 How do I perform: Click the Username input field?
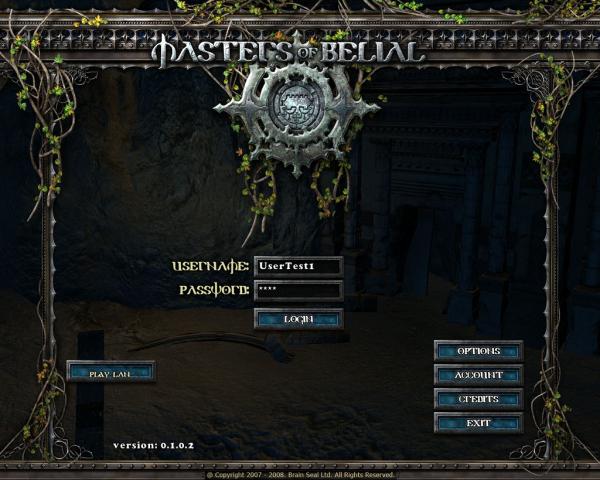click(298, 266)
